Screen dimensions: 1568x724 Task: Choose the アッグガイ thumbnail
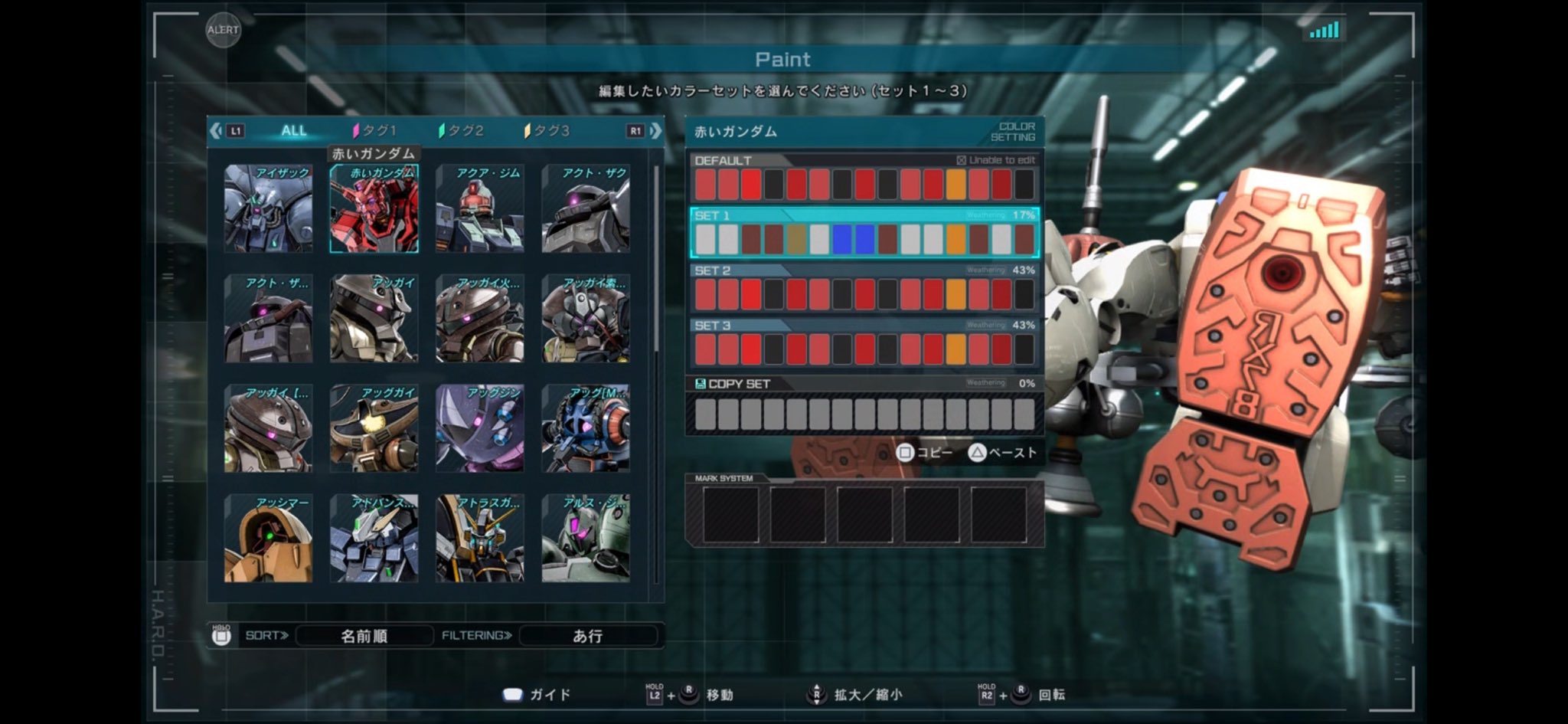point(374,428)
